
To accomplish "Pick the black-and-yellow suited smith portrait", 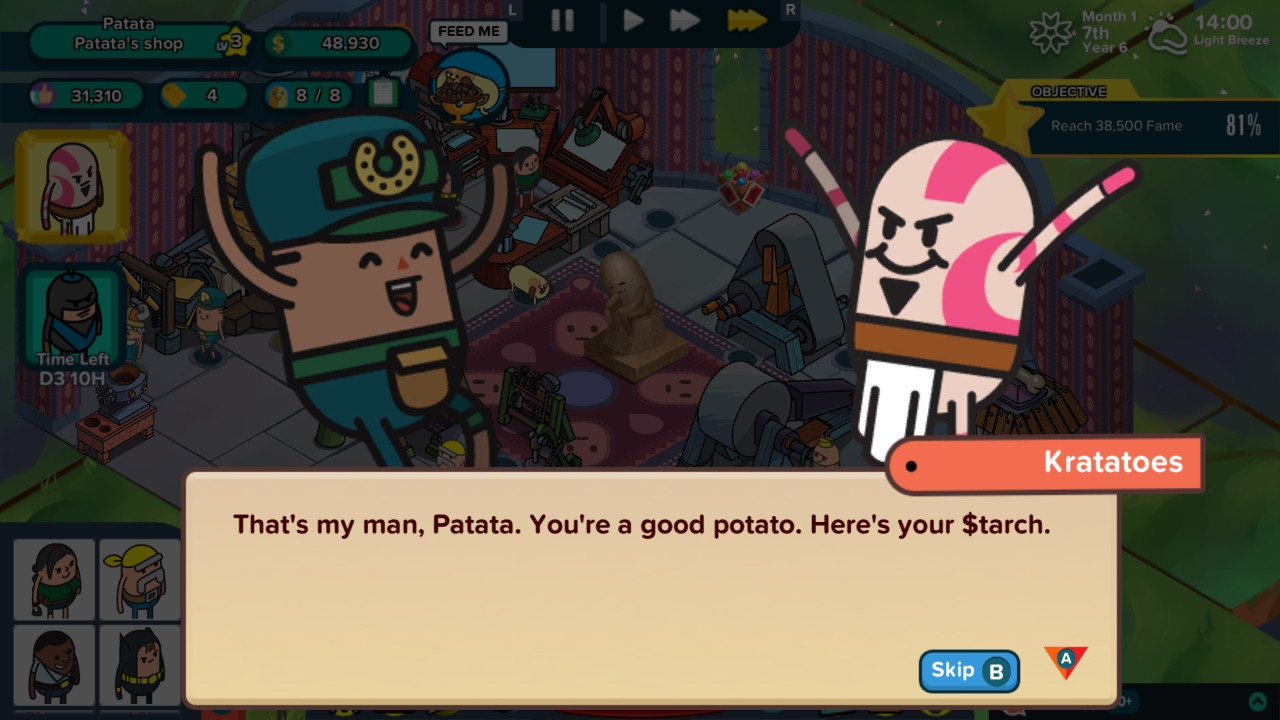I will click(140, 664).
